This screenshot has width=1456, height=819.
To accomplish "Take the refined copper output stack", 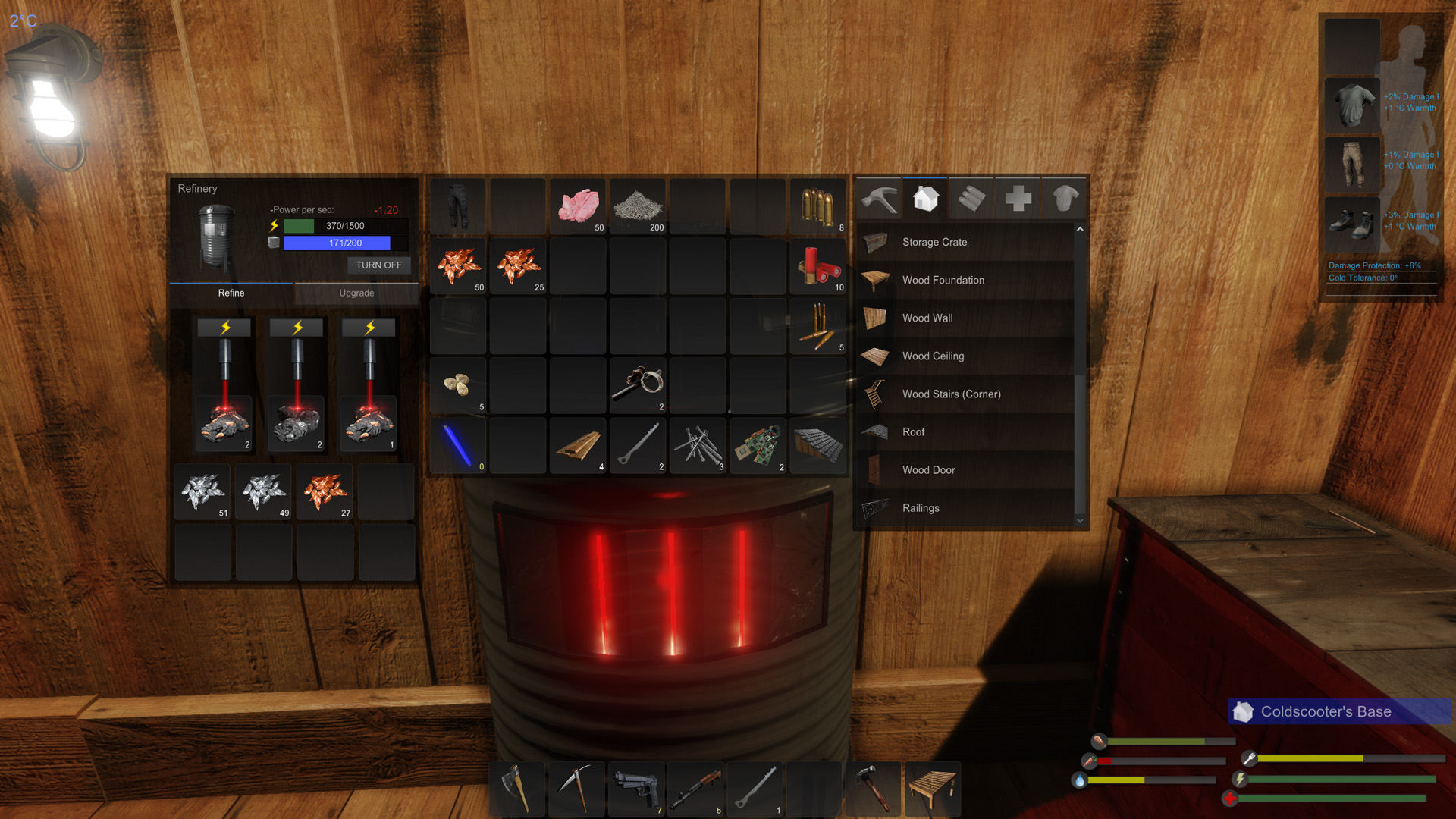I will click(x=325, y=492).
